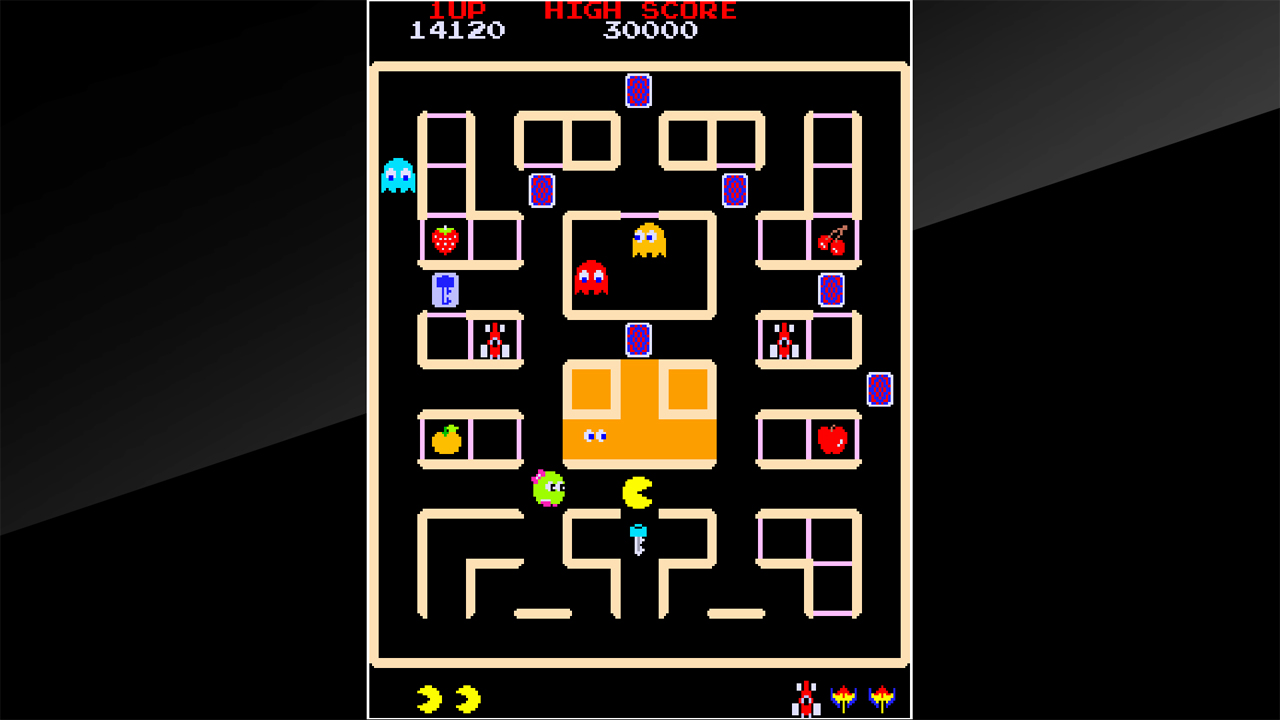Click the locked gate on the far right edge
This screenshot has width=1280, height=720.
click(x=879, y=391)
